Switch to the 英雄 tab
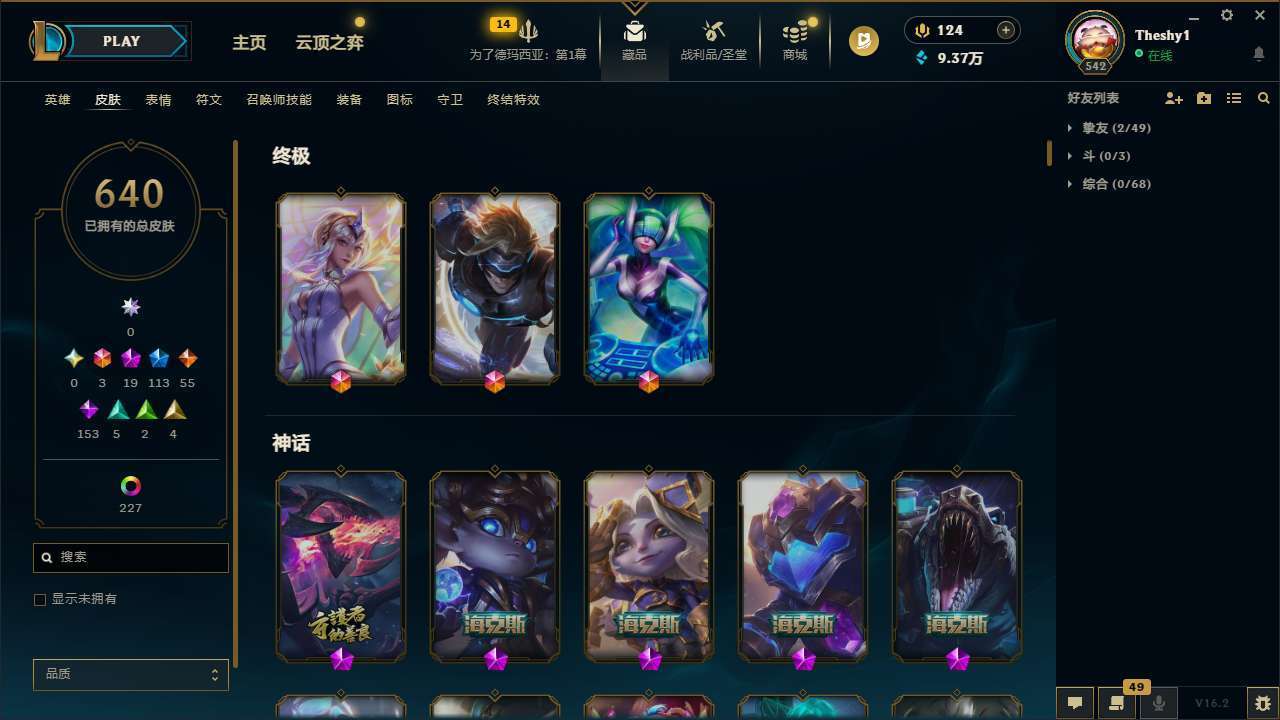Screen dimensions: 1280x720 [x=57, y=100]
